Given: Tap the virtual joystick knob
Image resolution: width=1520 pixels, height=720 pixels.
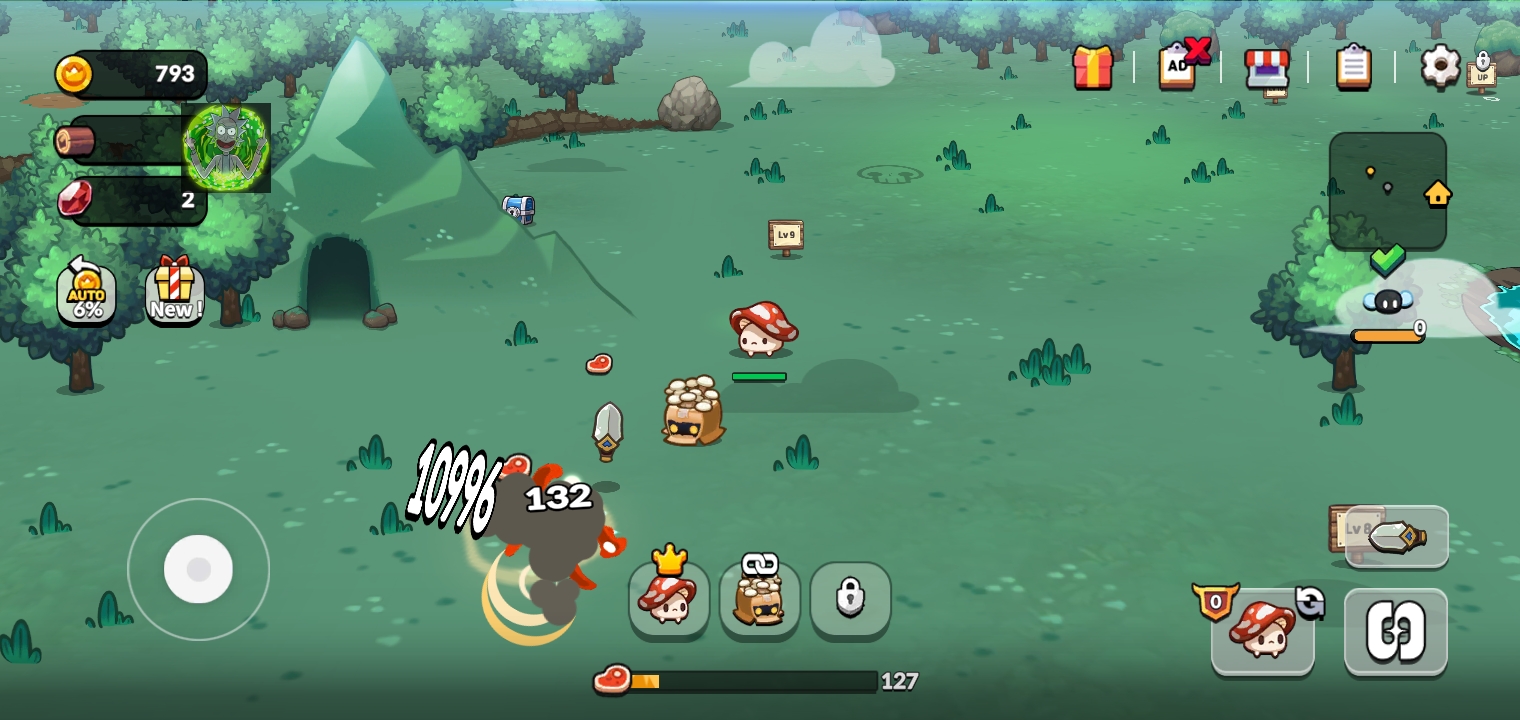Looking at the screenshot, I should click(198, 569).
